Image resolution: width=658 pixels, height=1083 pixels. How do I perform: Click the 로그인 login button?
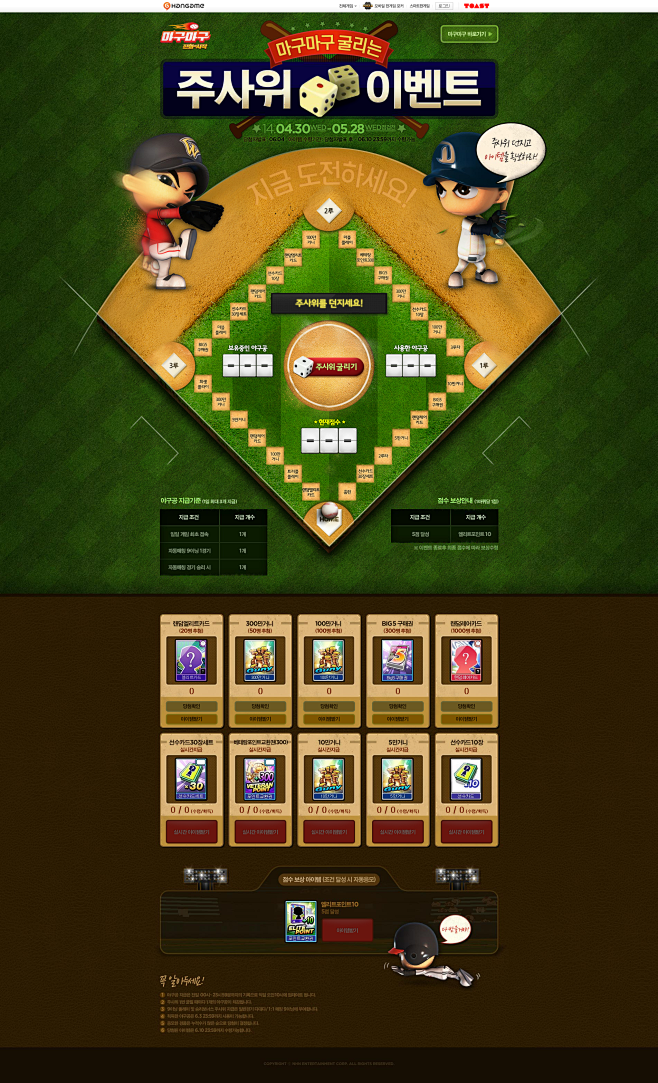pyautogui.click(x=443, y=6)
